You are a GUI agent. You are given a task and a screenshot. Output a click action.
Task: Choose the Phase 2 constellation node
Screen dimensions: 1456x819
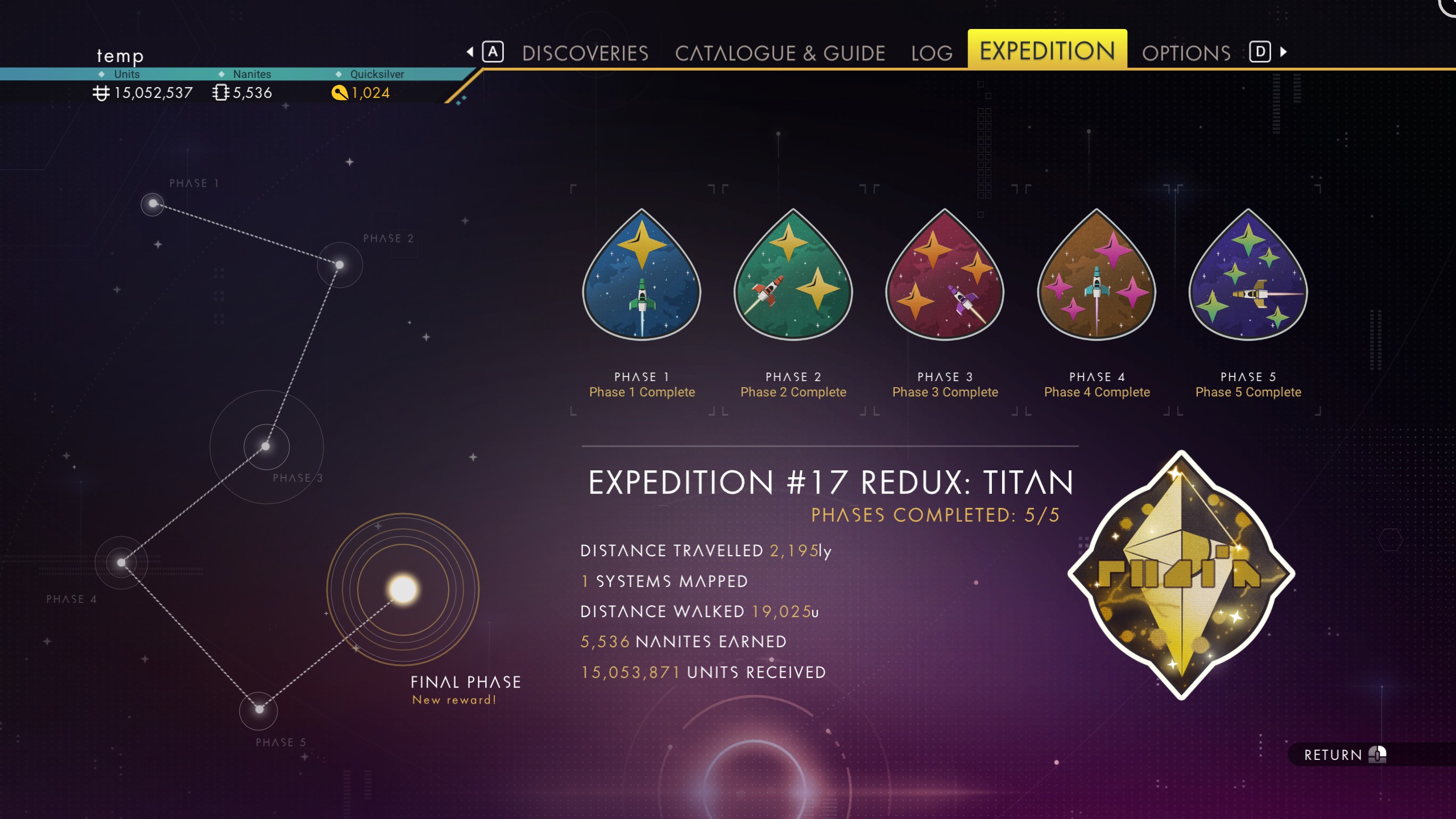click(x=340, y=265)
